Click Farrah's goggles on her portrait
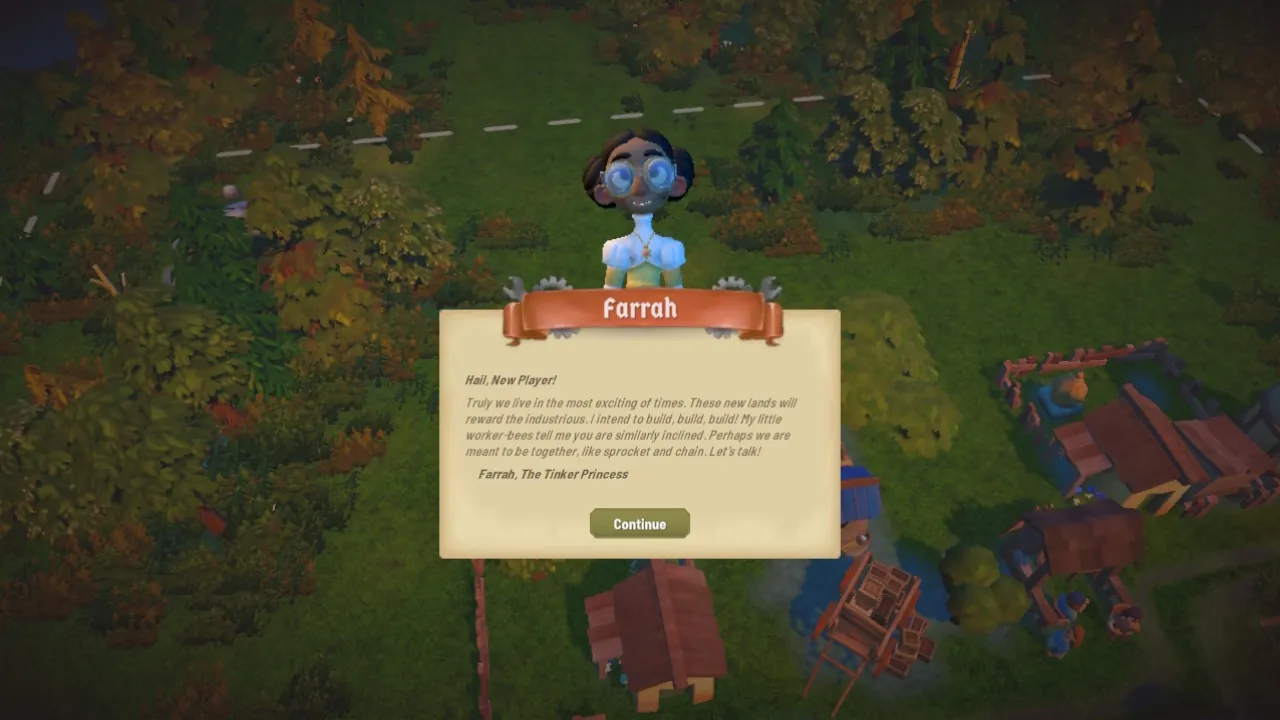 tap(640, 178)
